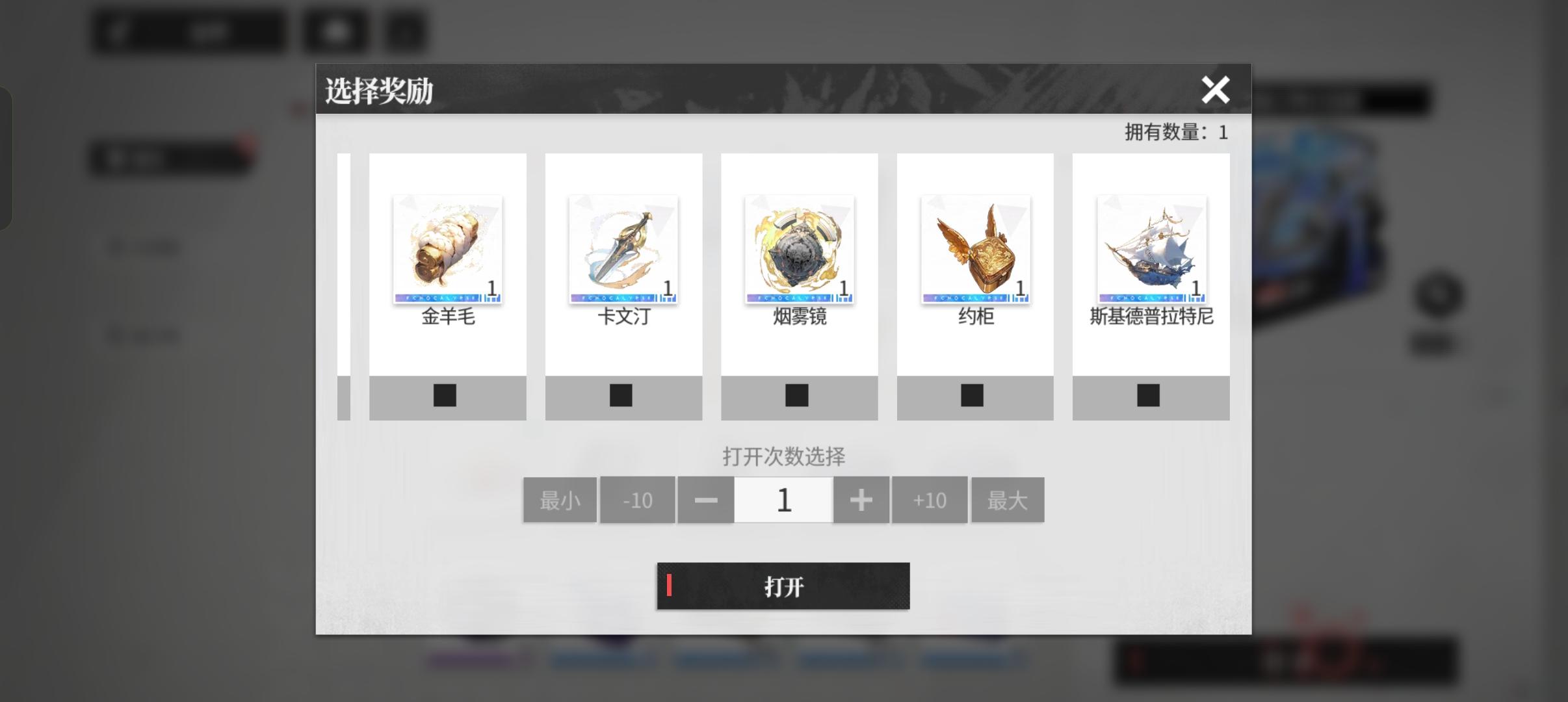The height and width of the screenshot is (702, 1568).
Task: Check the selection box under 金羊毛
Action: click(447, 395)
